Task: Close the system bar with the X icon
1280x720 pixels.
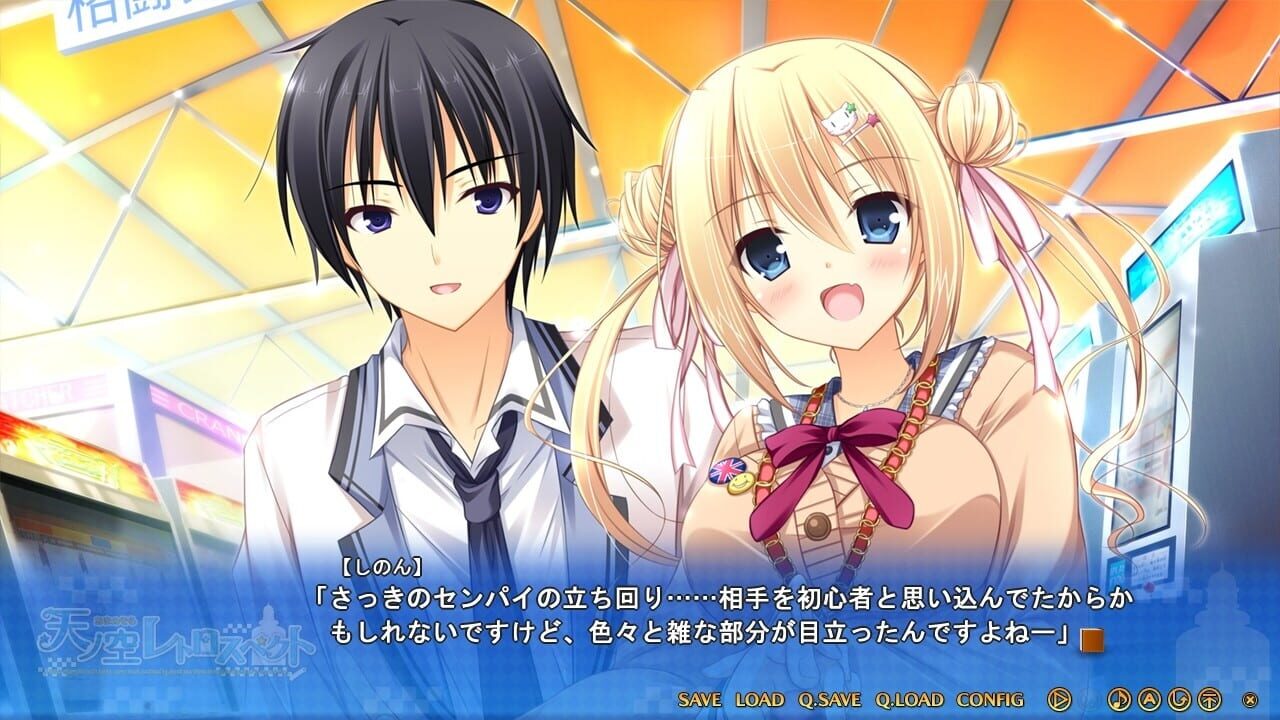Action: (1250, 699)
